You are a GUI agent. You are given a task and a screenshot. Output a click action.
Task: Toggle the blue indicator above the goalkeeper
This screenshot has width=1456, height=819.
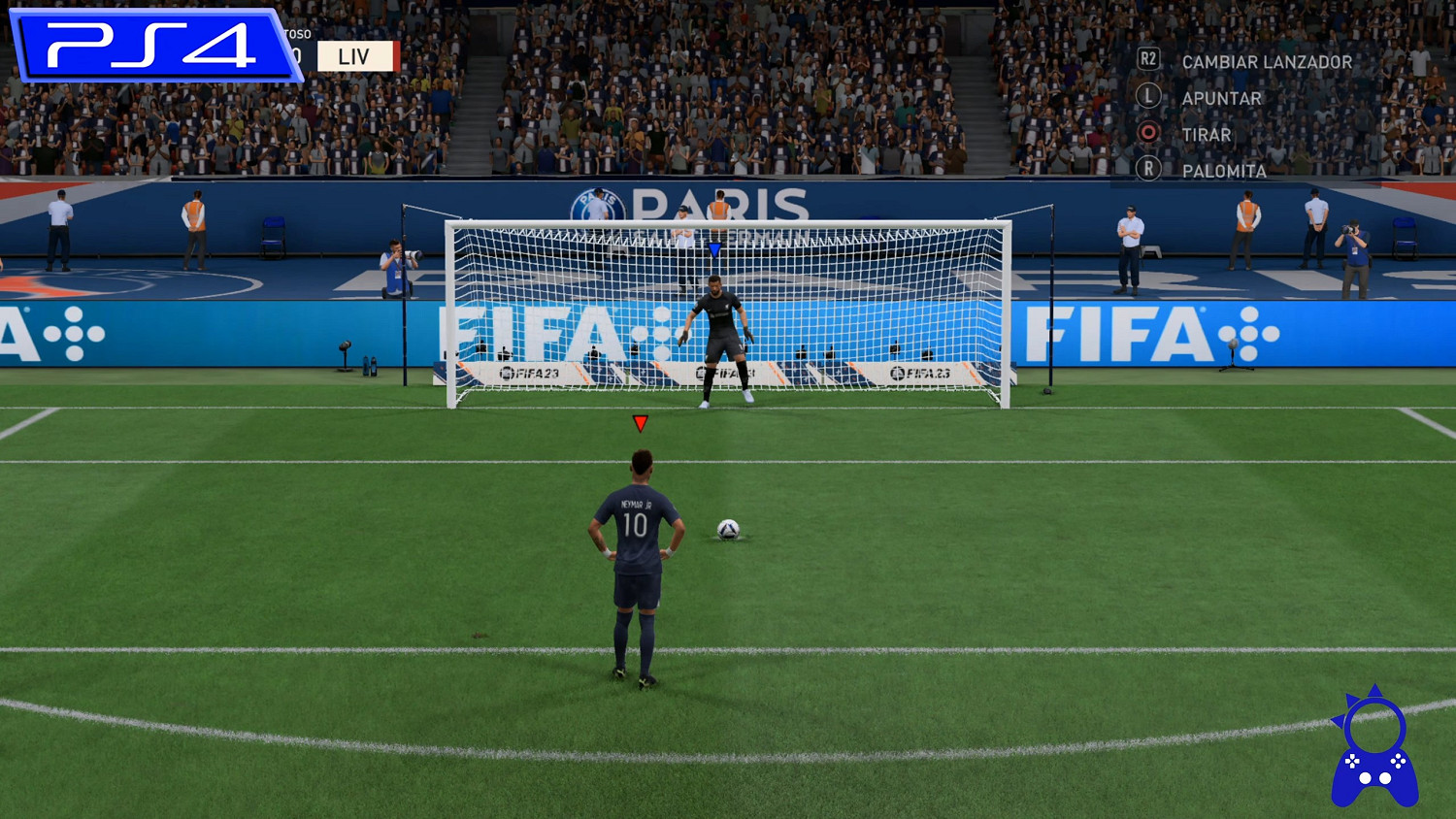(713, 250)
